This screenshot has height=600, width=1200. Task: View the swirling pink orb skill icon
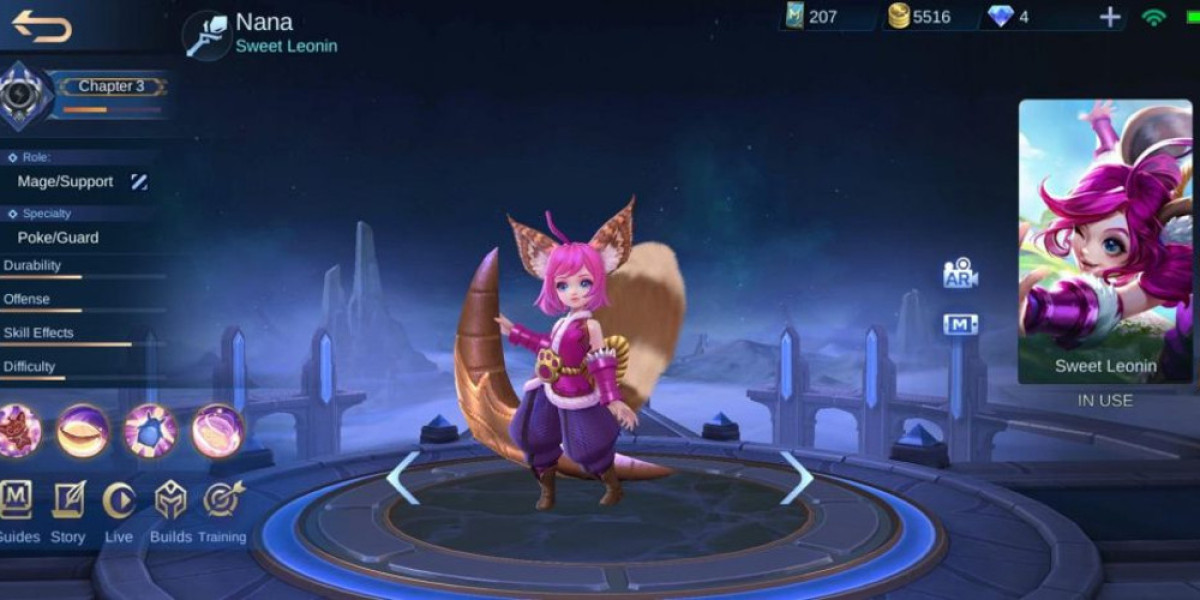point(217,431)
